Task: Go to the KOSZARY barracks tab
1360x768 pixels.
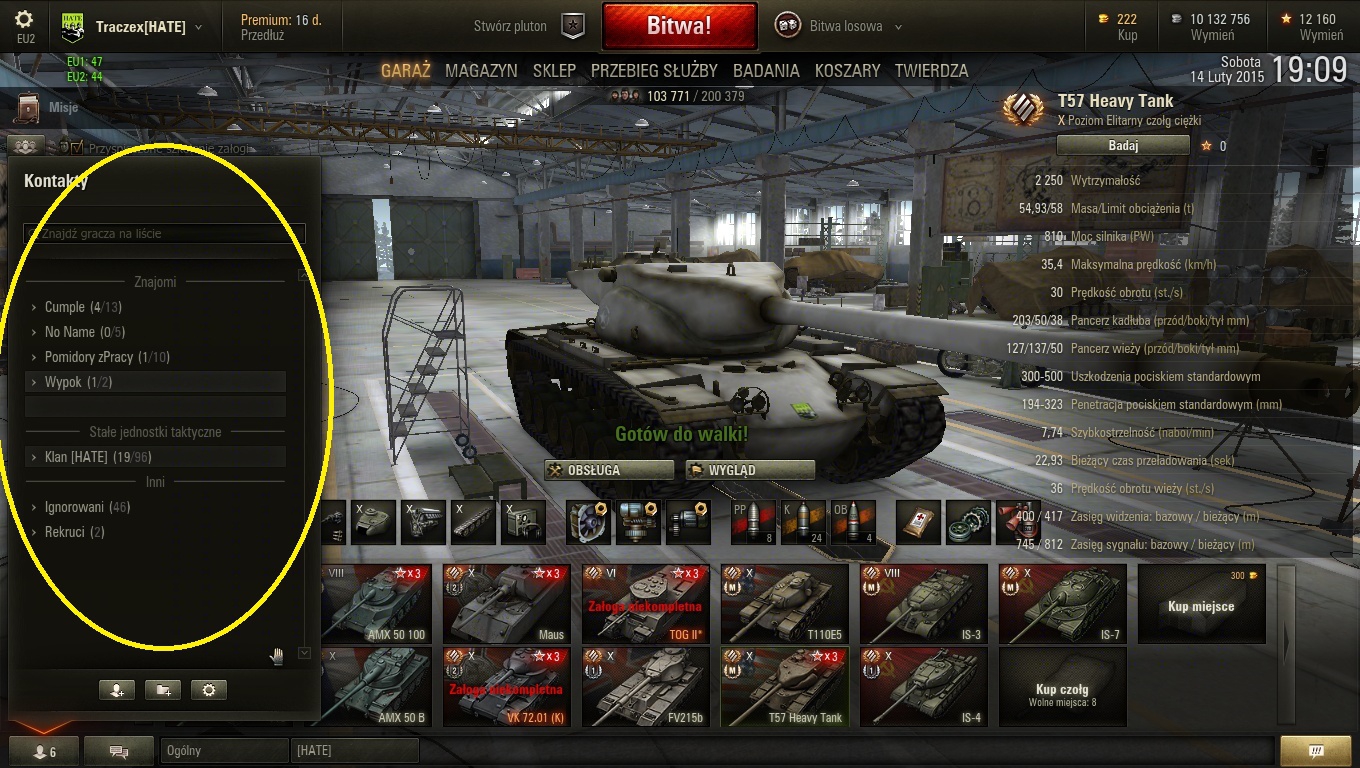Action: (847, 71)
